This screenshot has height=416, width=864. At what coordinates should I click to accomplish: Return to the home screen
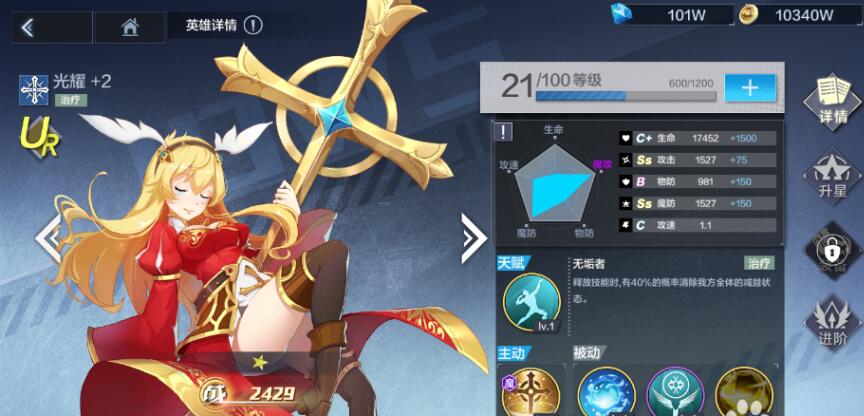(129, 27)
